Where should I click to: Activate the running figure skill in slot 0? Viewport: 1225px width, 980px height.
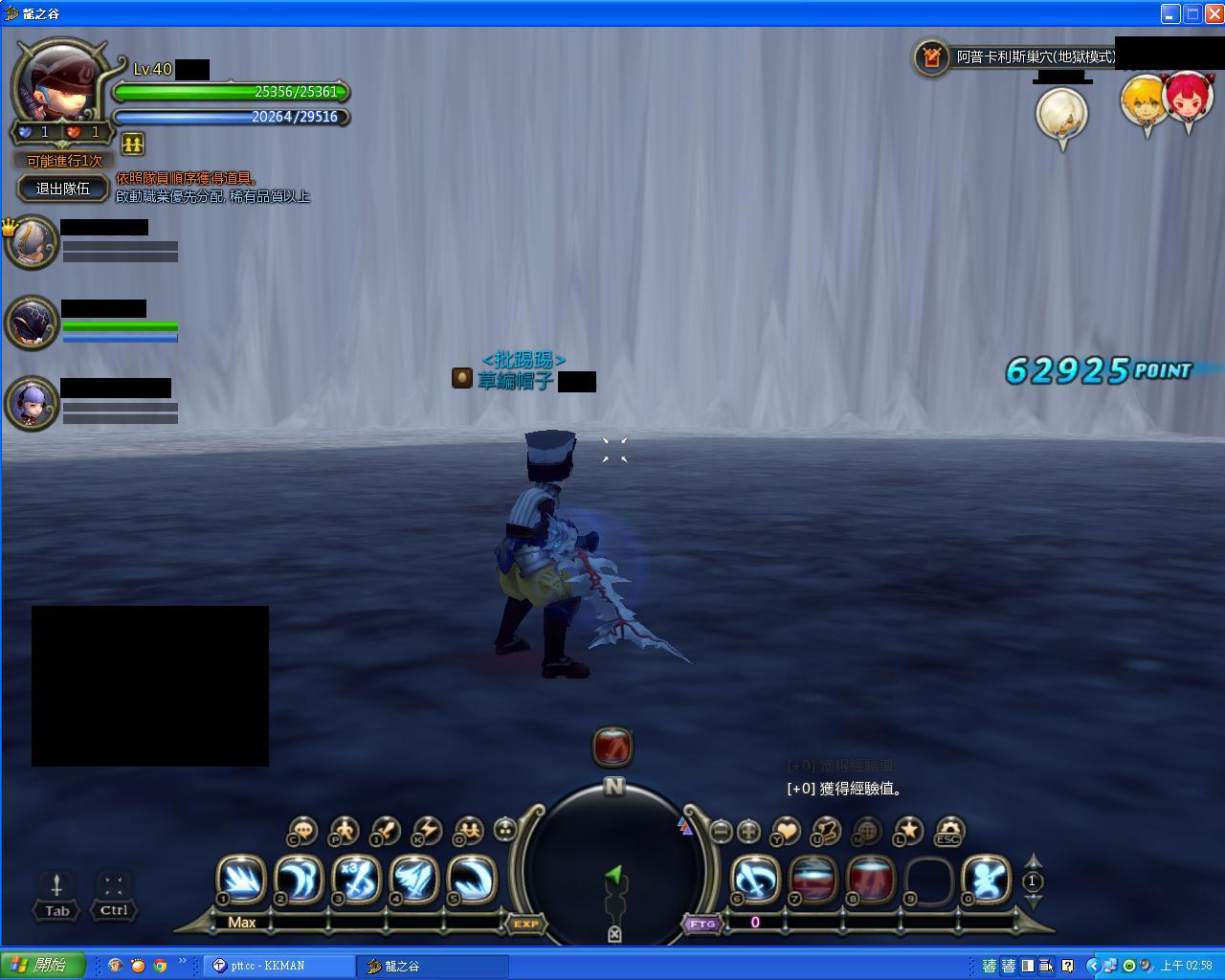[x=986, y=880]
